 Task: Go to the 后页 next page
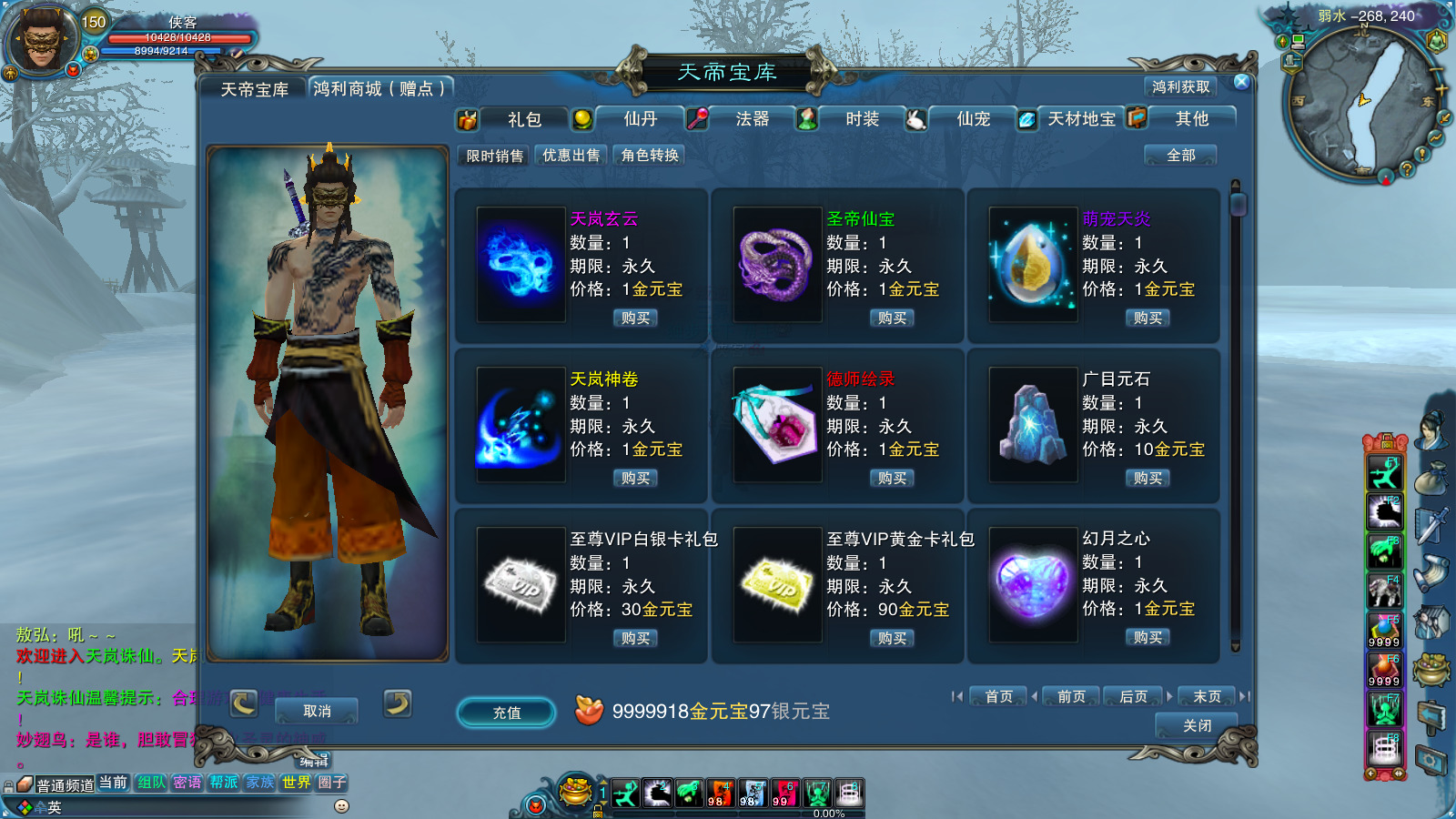click(x=1133, y=697)
